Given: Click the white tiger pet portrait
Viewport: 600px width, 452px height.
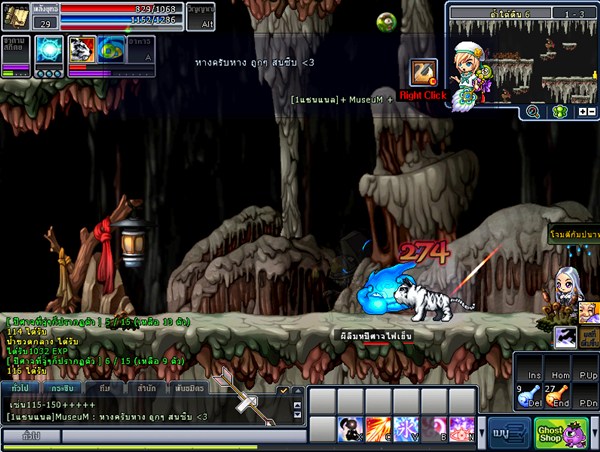Looking at the screenshot, I should (x=81, y=51).
